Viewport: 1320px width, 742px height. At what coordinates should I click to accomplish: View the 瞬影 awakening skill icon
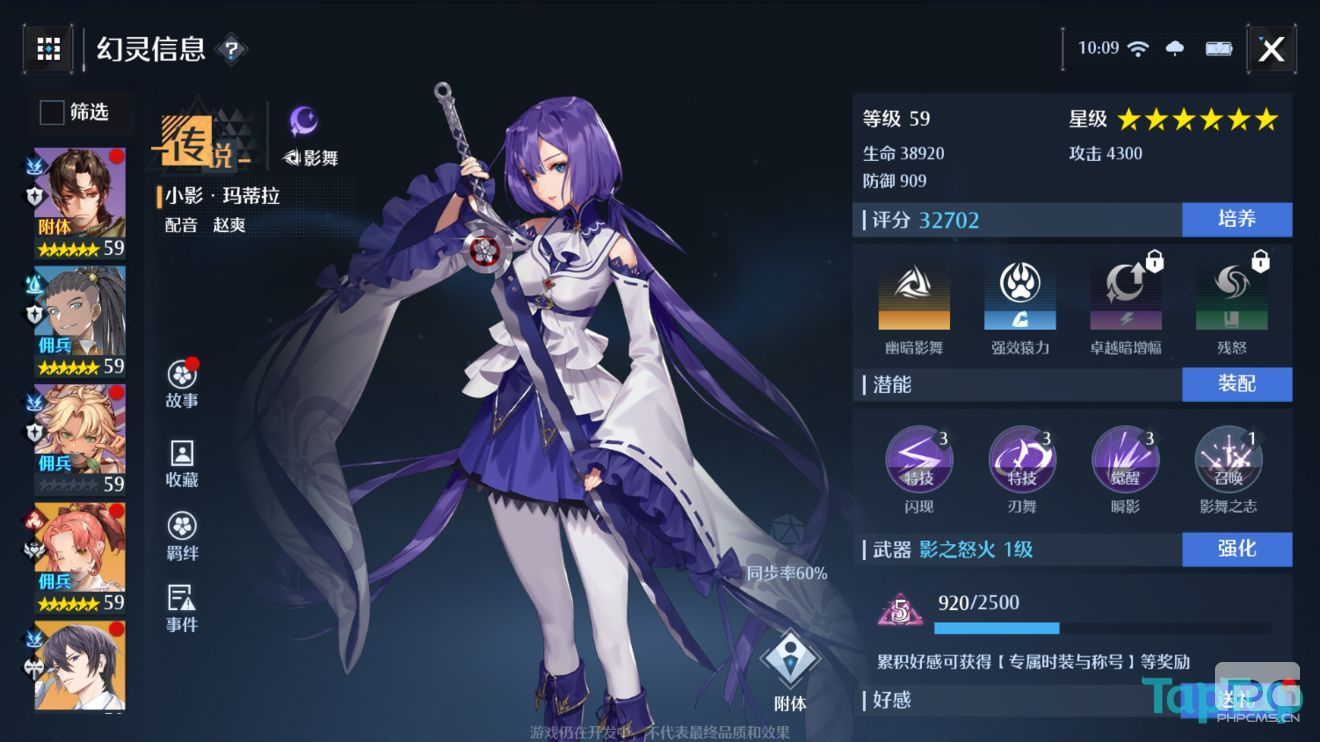point(1126,459)
